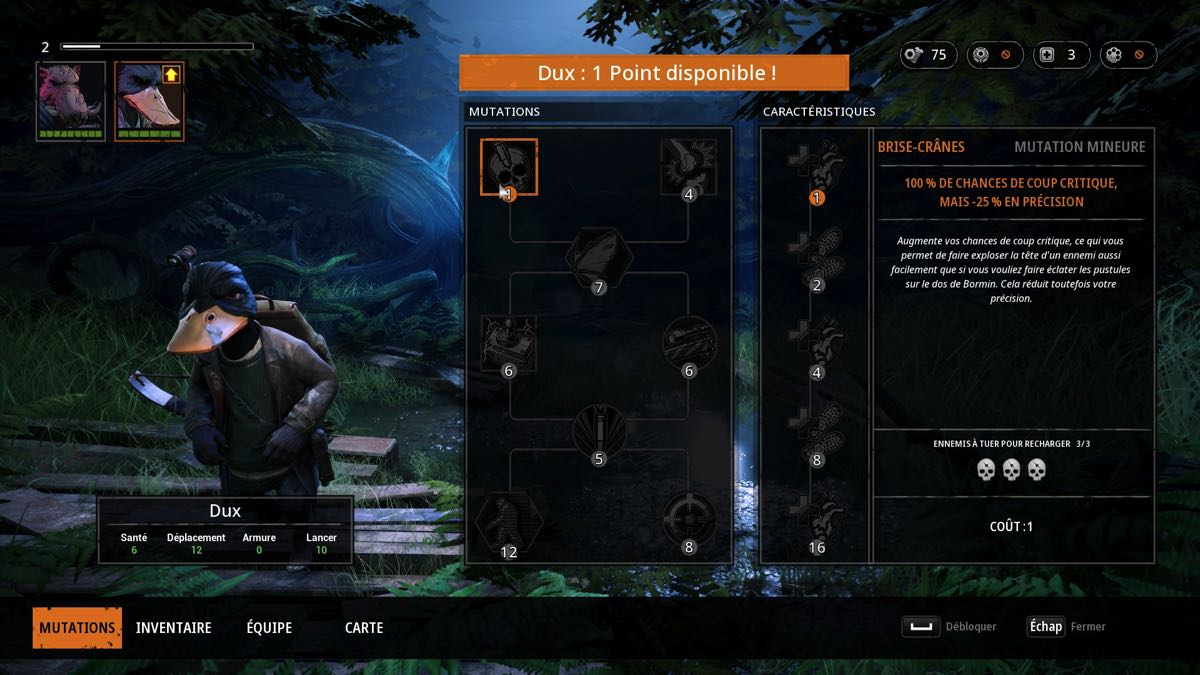Select the hexagonal figure mutation costing 12
The height and width of the screenshot is (675, 1200).
pos(509,521)
